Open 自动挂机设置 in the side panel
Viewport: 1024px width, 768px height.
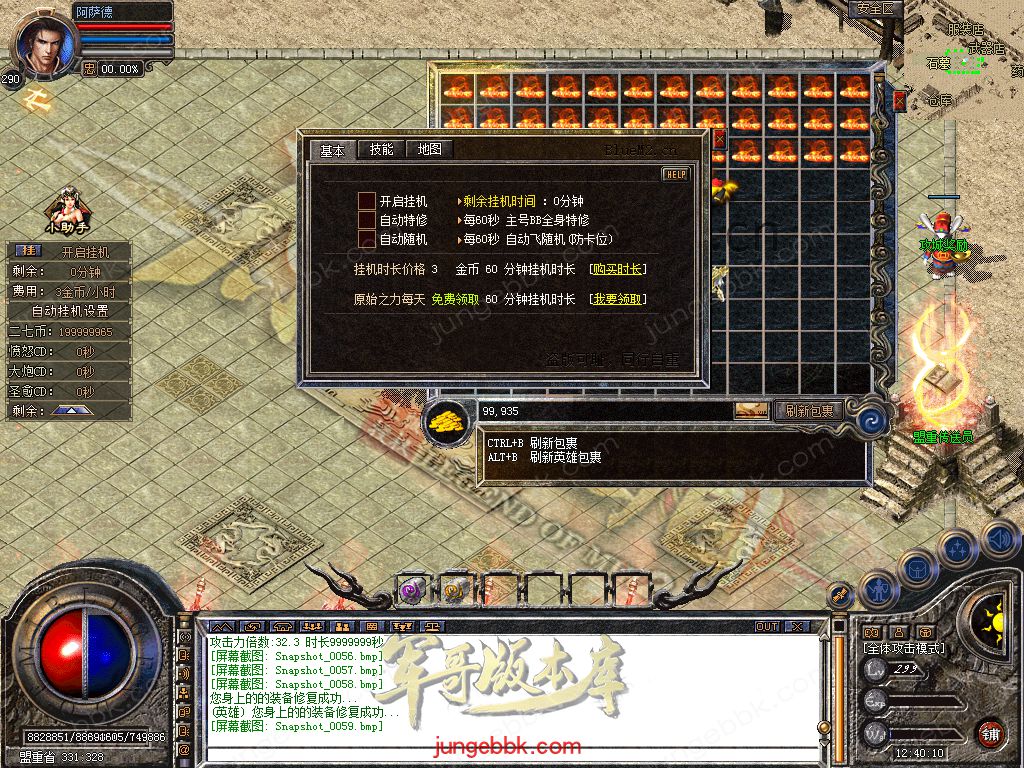coord(68,311)
